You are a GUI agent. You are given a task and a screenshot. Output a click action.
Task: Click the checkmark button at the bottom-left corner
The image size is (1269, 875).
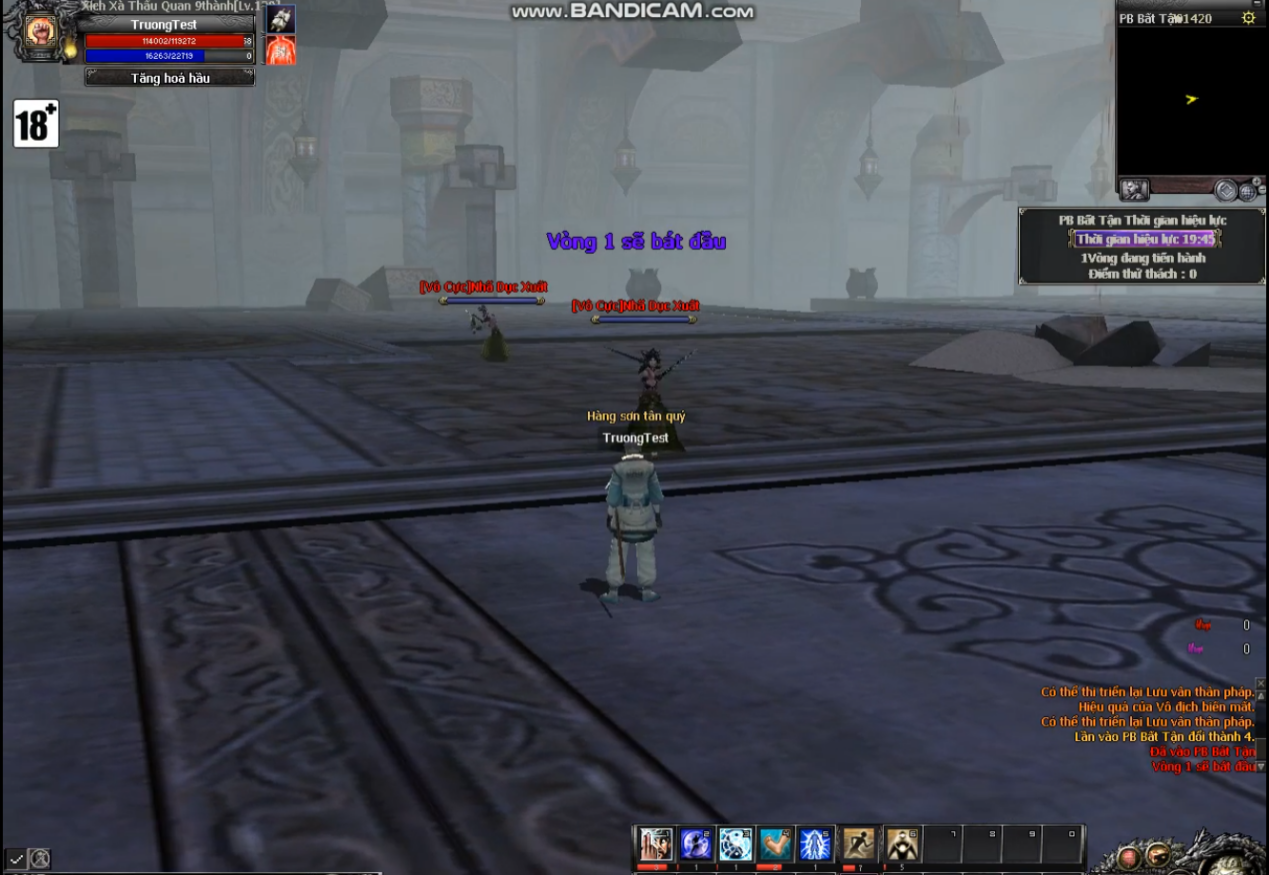coord(16,858)
